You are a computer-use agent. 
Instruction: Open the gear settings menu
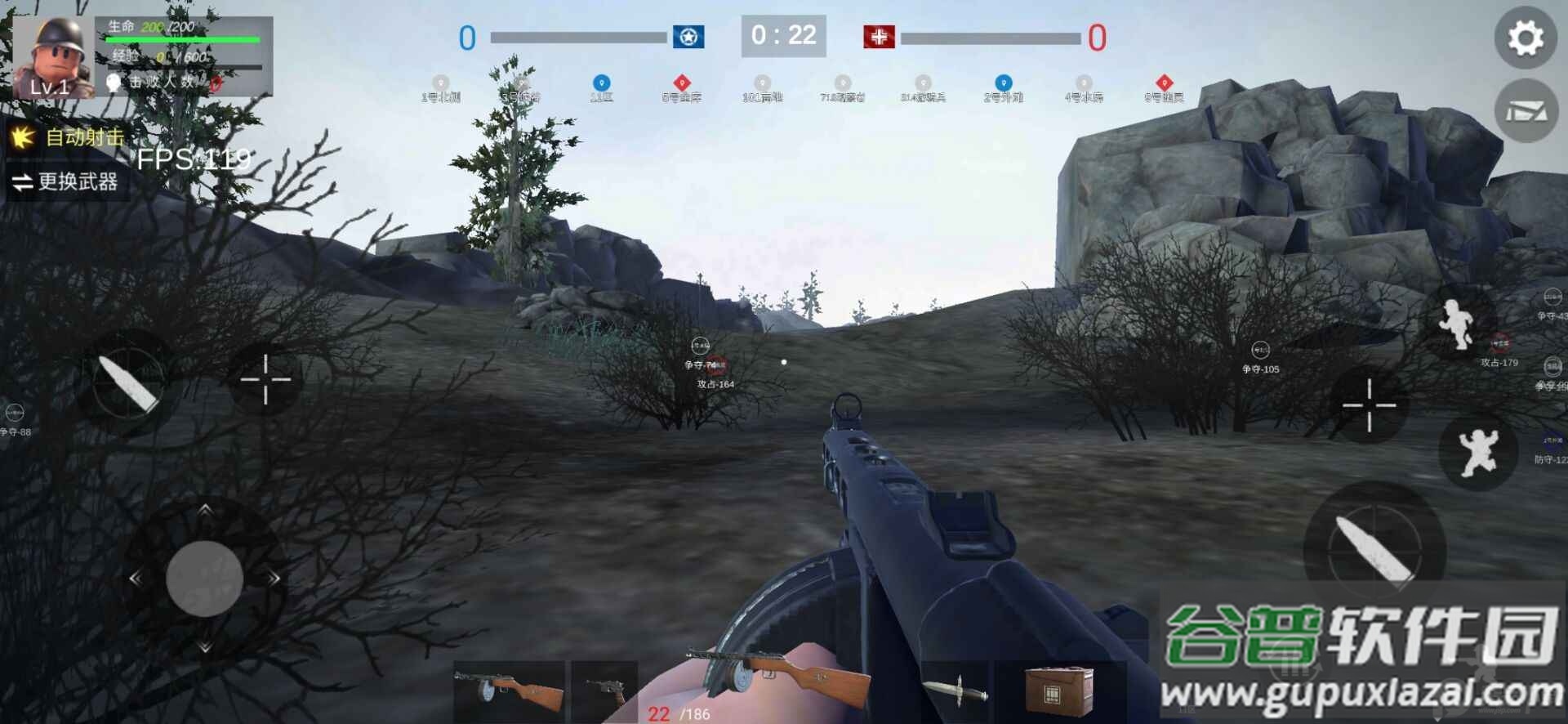coord(1525,38)
